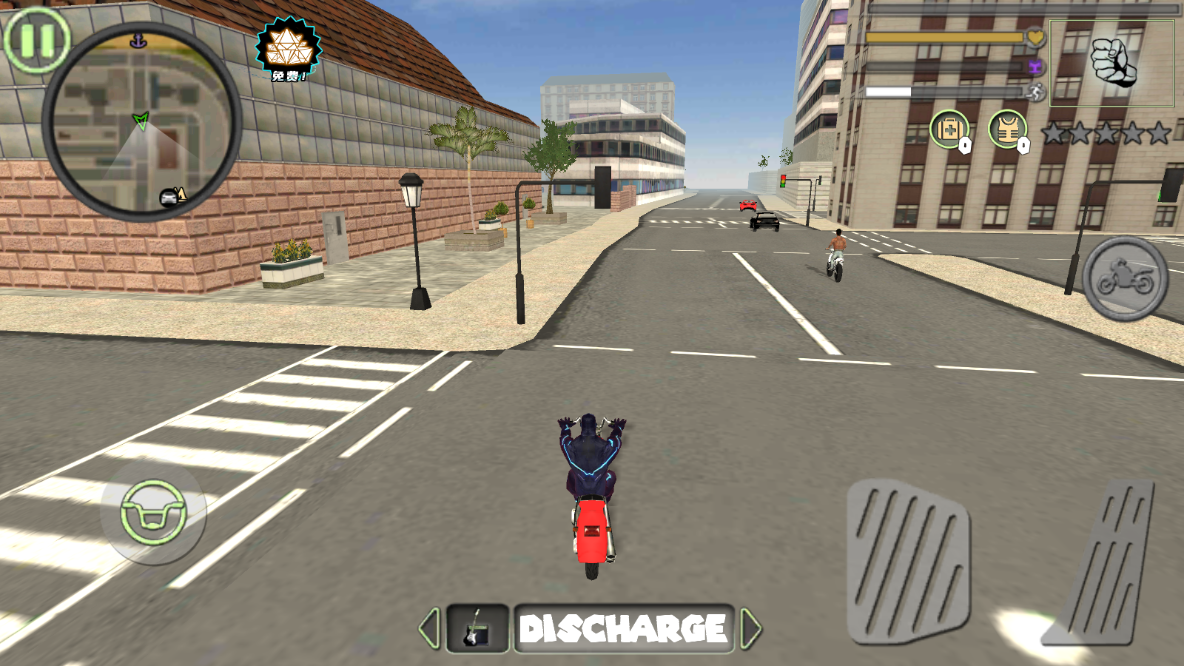Select the ability icon beside Discharge
Viewport: 1184px width, 666px height.
coord(478,628)
